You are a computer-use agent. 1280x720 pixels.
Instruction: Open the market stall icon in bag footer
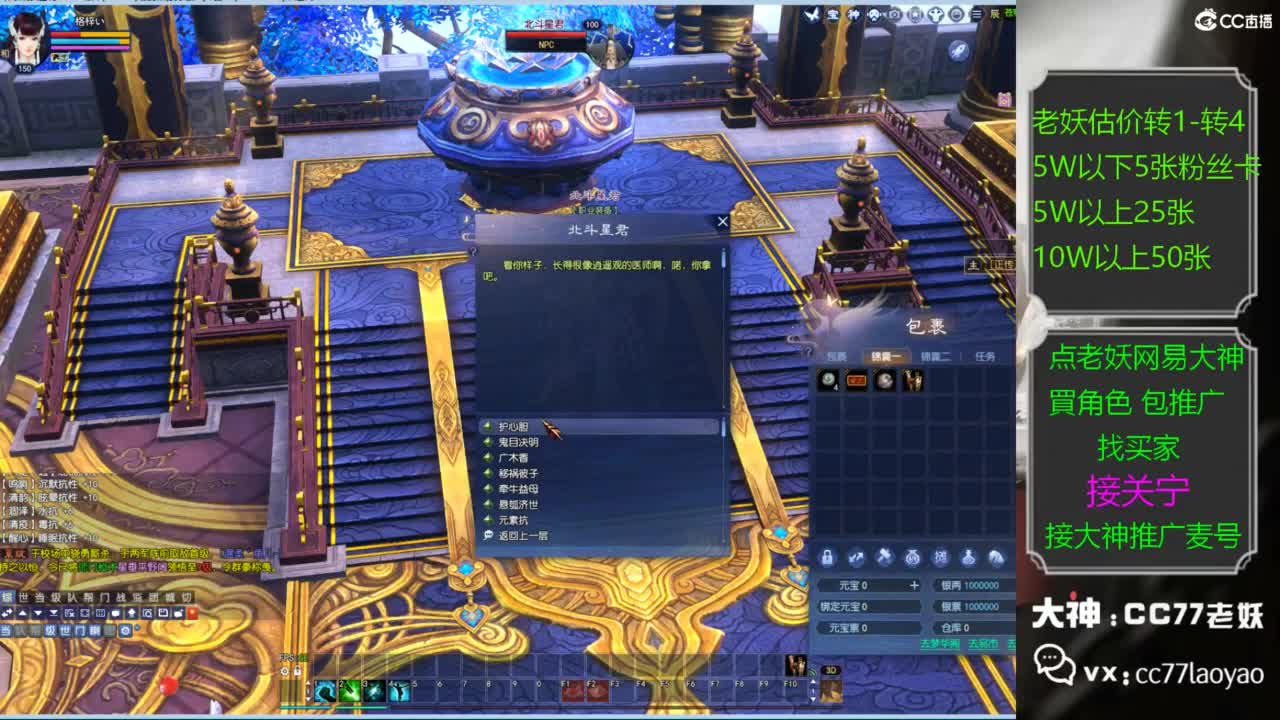click(940, 560)
